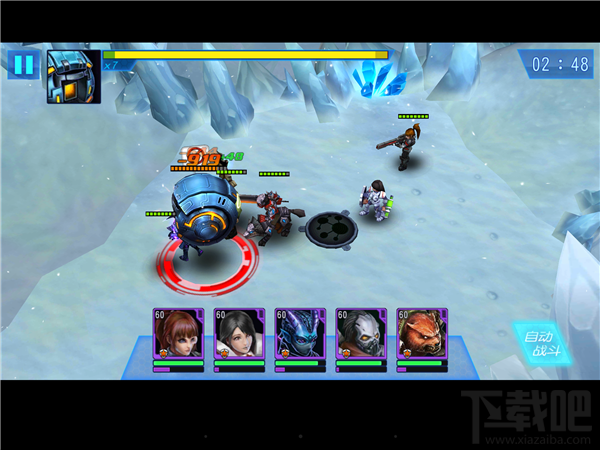Pick the orange beast hero card
This screenshot has width=600, height=450.
422,334
